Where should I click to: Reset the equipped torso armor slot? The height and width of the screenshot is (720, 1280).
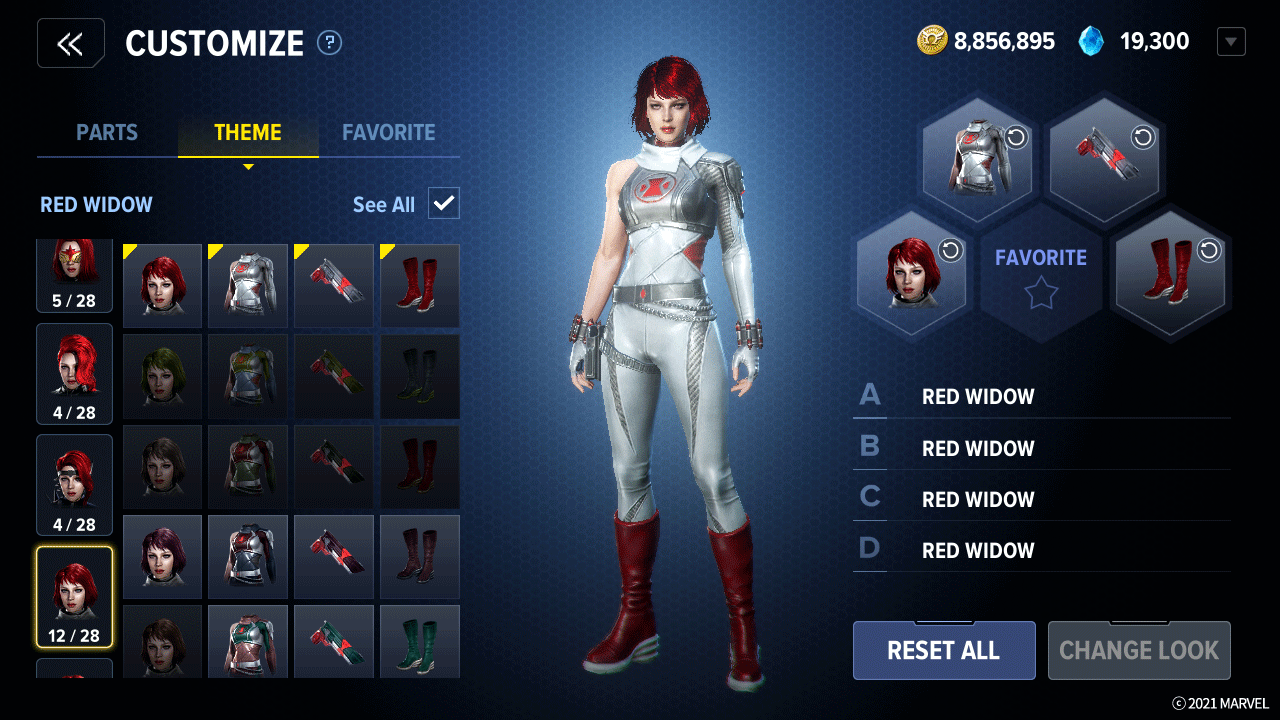(x=1017, y=138)
